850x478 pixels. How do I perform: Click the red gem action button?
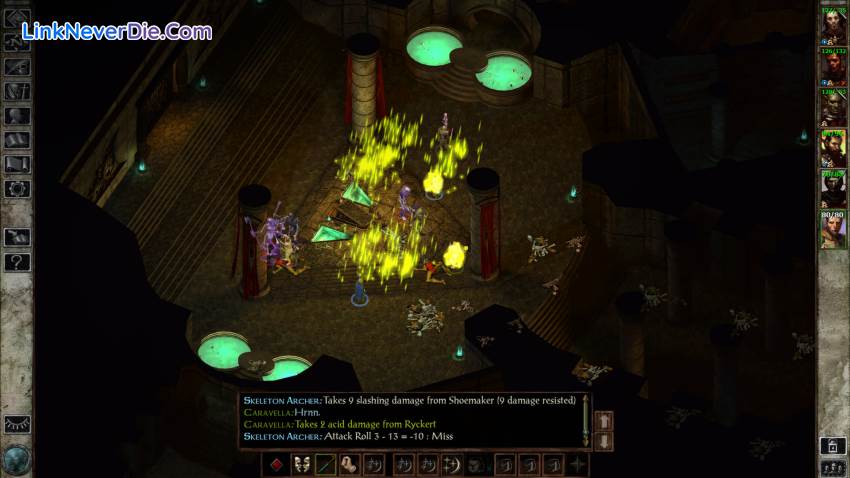point(276,464)
